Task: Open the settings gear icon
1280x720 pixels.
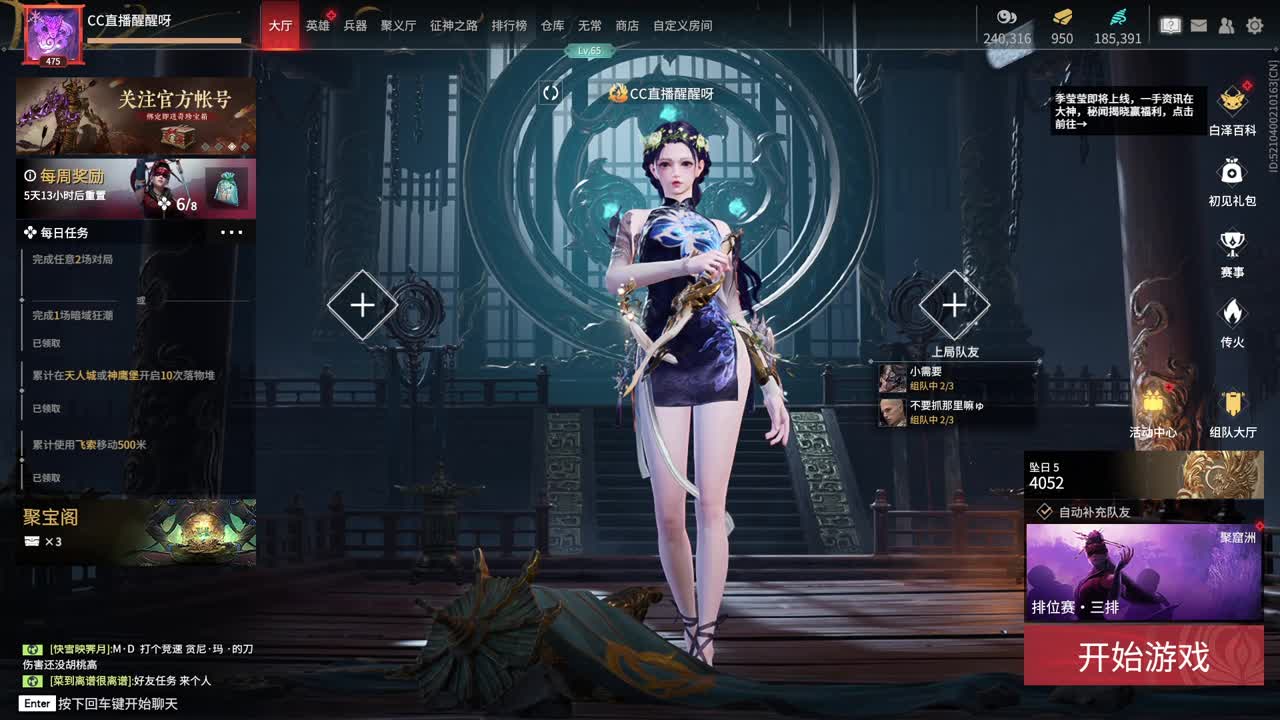Action: pos(1255,25)
